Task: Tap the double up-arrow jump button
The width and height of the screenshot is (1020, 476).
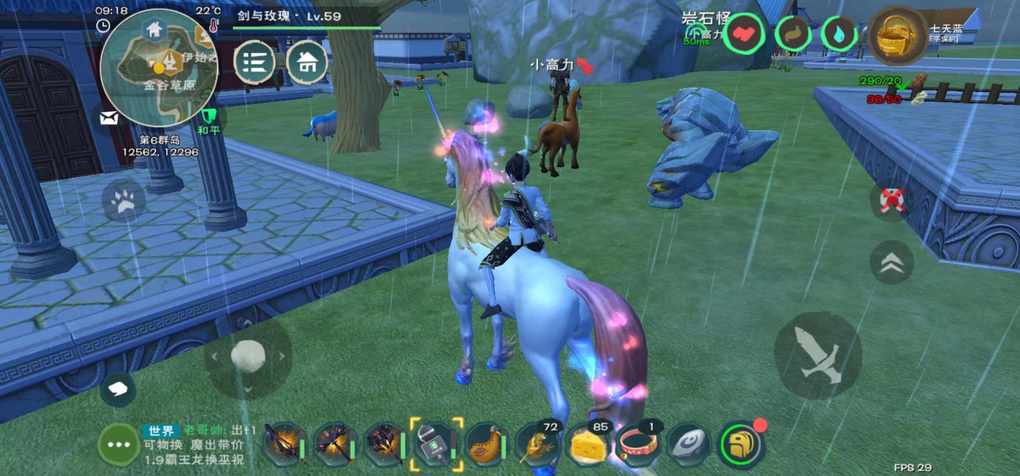Action: click(891, 262)
